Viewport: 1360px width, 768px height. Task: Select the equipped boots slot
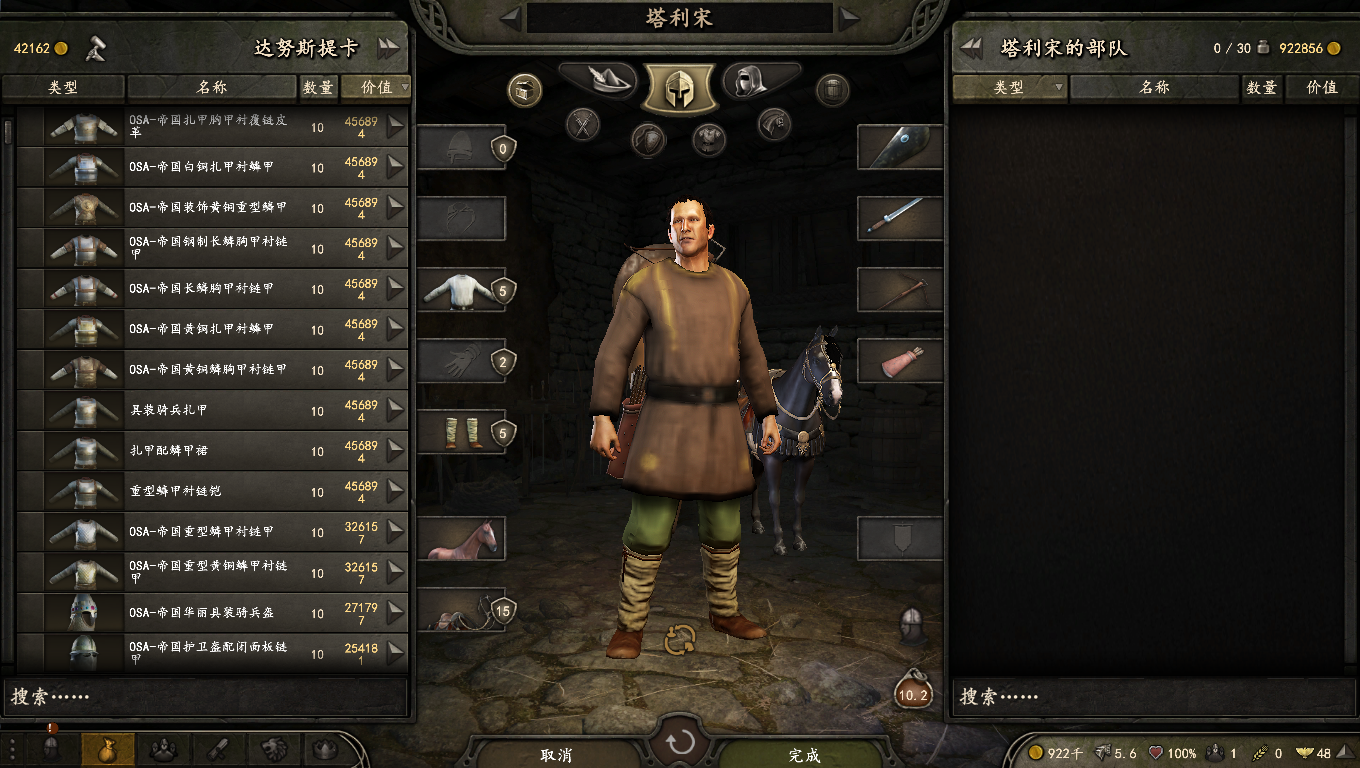point(460,432)
